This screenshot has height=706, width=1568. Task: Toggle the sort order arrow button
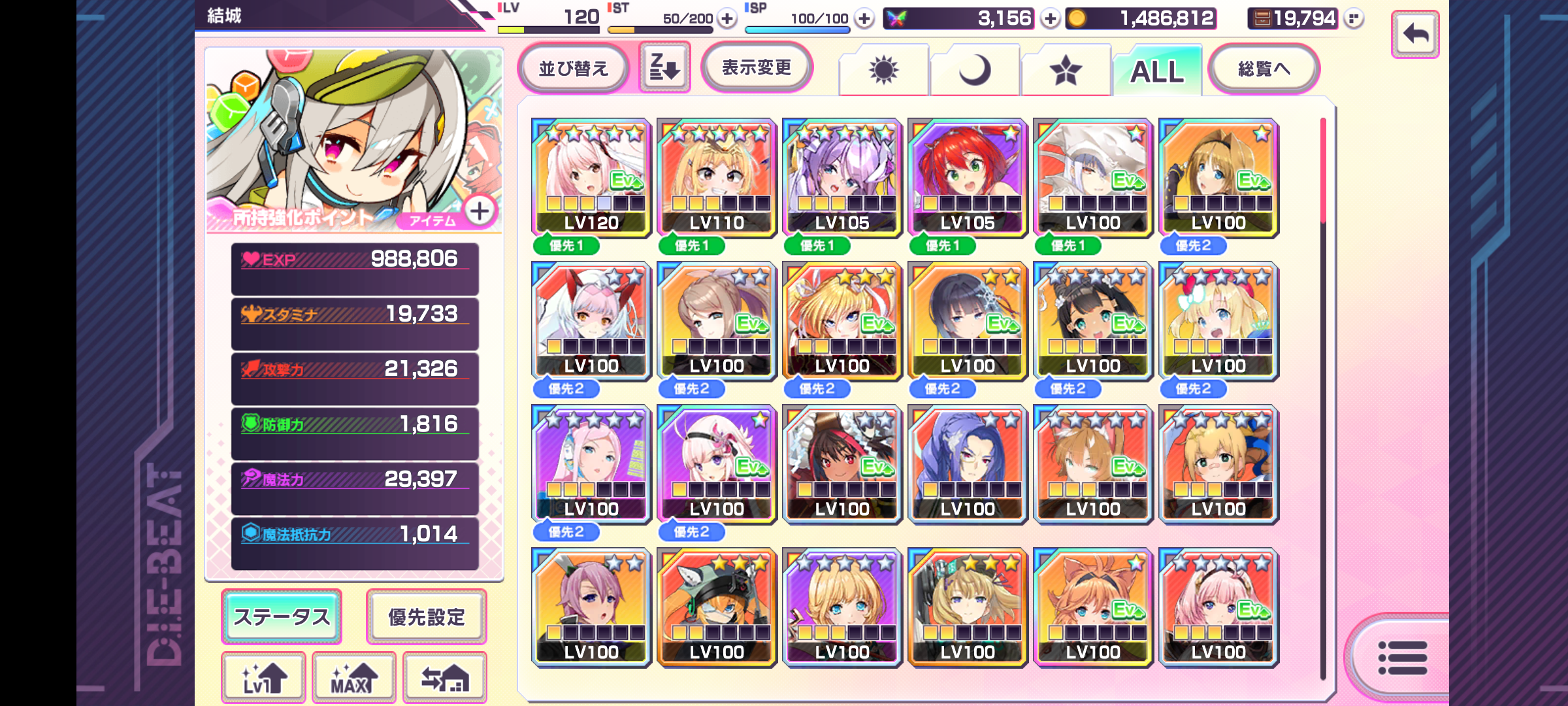(x=664, y=67)
